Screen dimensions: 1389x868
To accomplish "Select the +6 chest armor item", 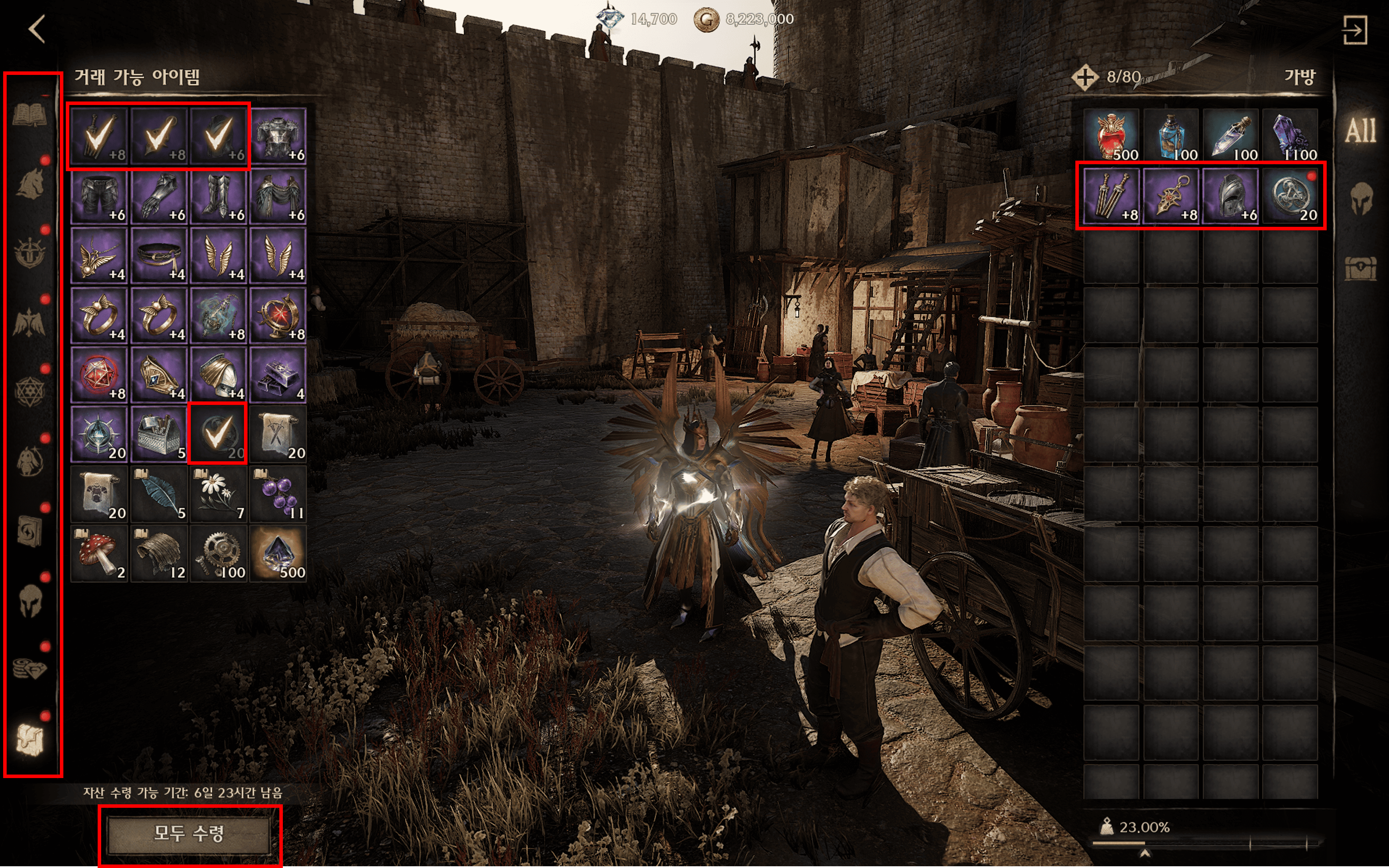I will [x=278, y=136].
